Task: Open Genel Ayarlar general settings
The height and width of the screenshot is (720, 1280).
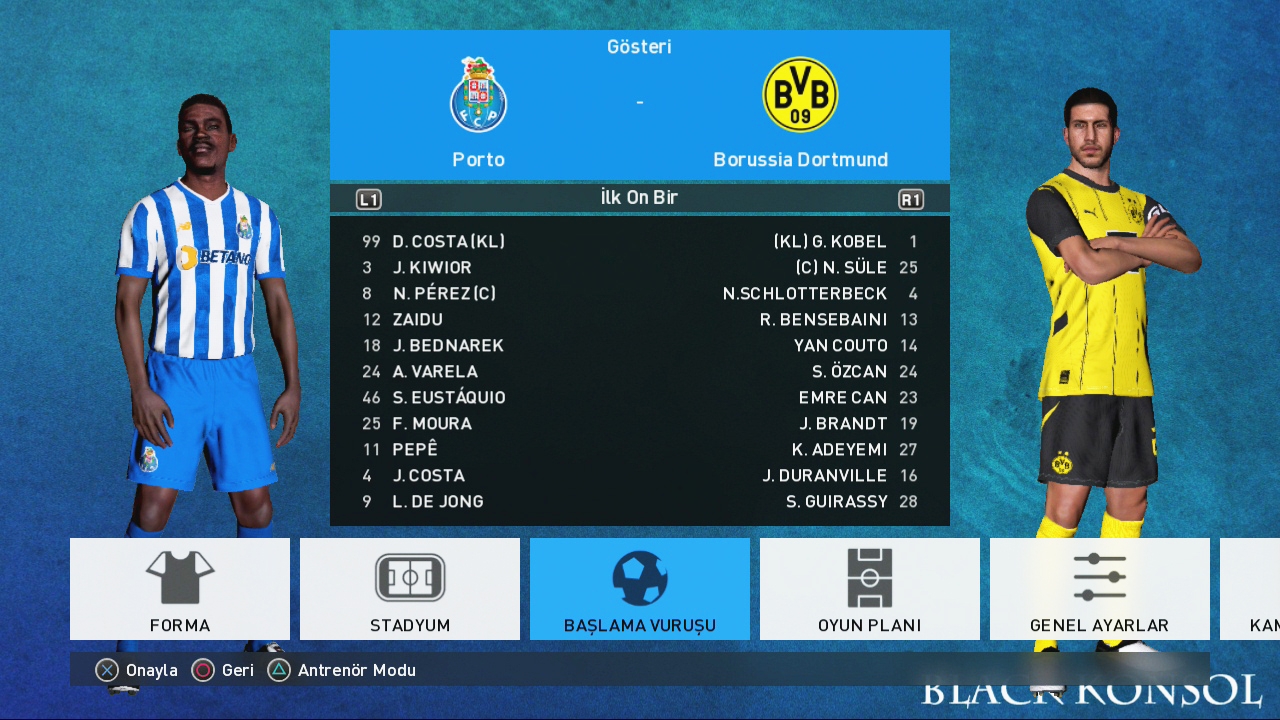Action: pyautogui.click(x=1099, y=589)
